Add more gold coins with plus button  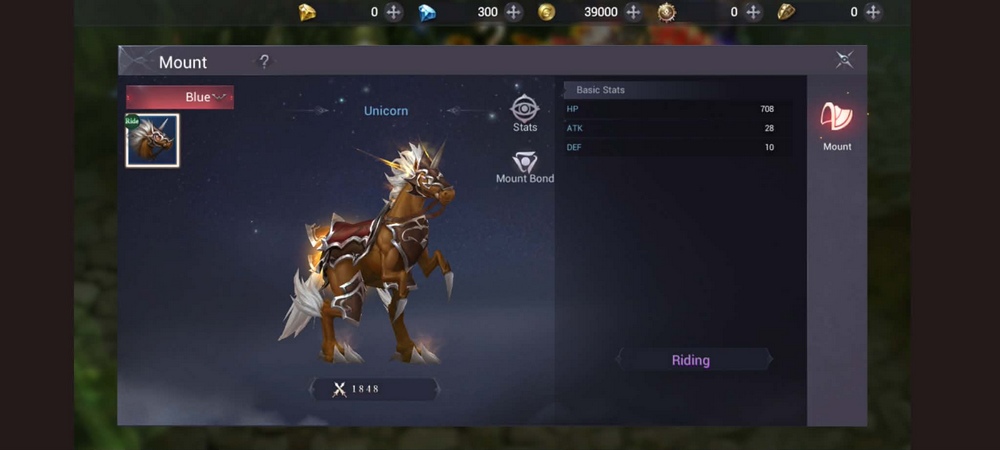pos(633,12)
